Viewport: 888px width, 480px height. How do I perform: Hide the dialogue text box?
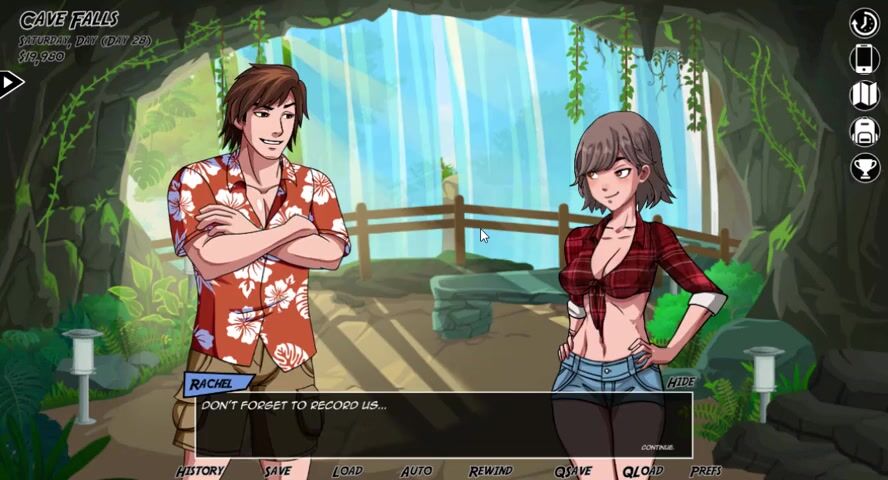pos(680,383)
